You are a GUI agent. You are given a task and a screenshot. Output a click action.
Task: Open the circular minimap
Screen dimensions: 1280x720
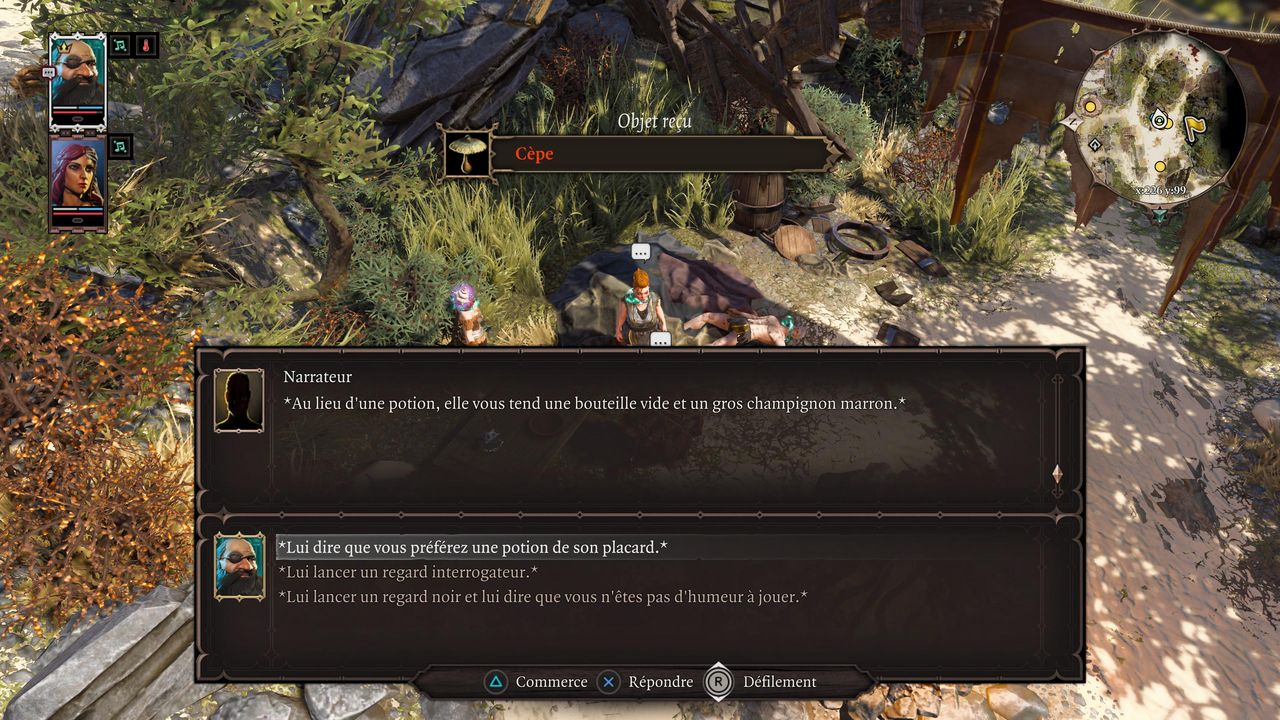(x=1162, y=118)
